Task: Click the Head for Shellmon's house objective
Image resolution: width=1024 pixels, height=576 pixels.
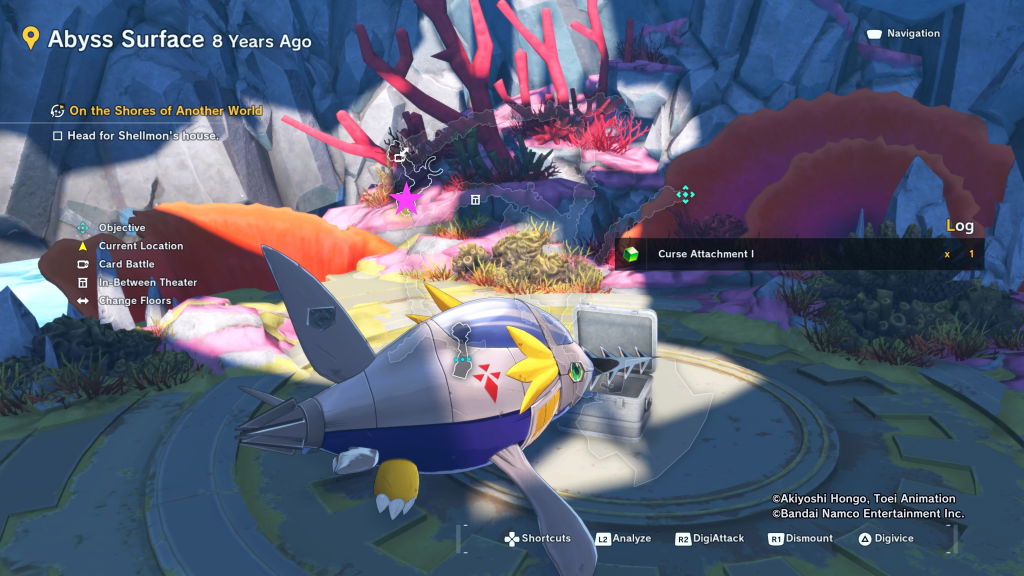Action: (142, 135)
